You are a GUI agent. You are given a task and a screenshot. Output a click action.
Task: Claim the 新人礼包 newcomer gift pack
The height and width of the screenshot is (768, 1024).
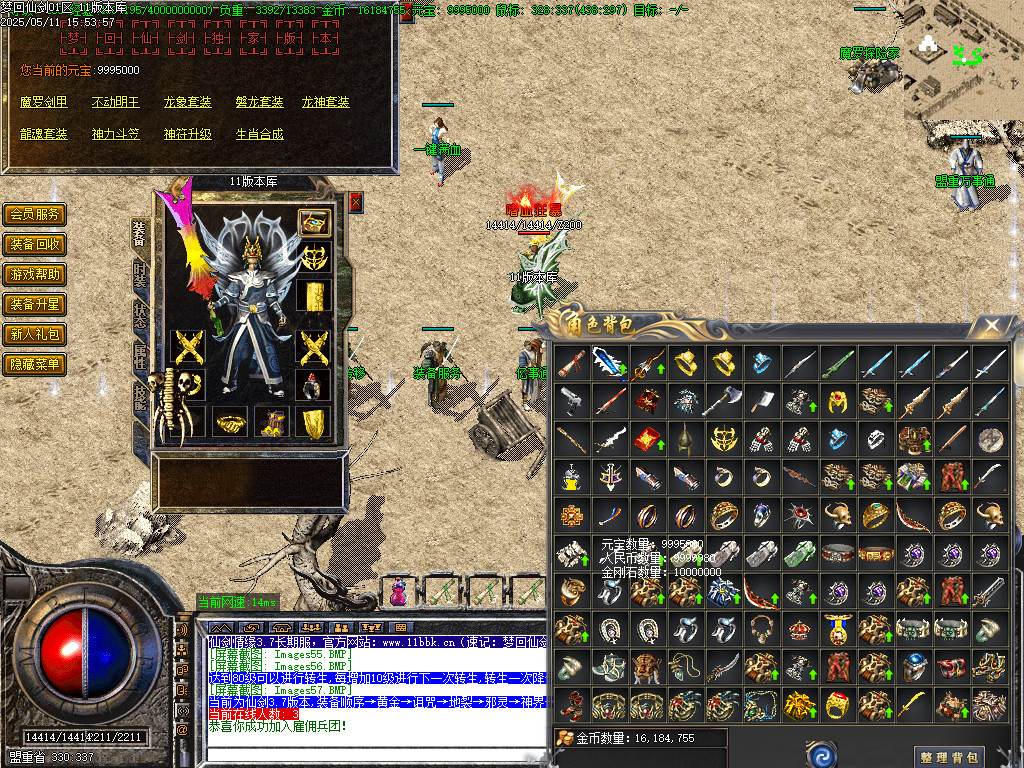[x=35, y=335]
